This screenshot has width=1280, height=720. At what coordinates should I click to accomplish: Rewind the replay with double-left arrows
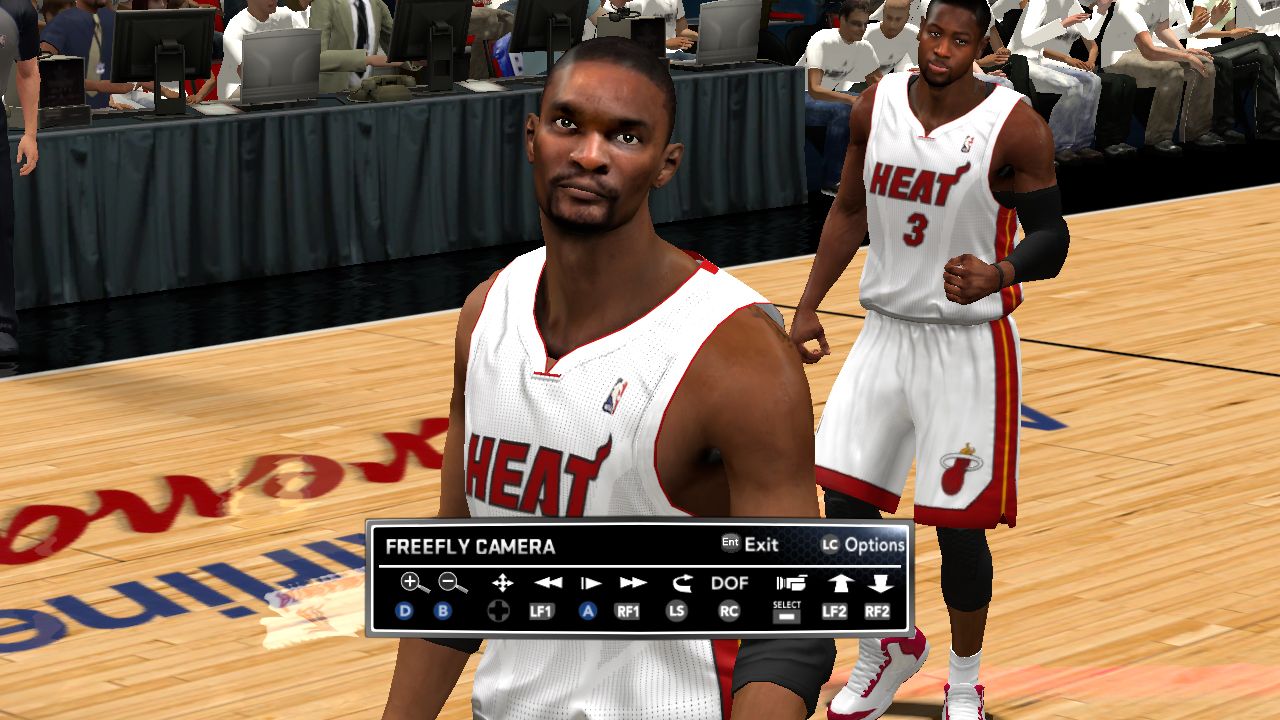(x=547, y=583)
